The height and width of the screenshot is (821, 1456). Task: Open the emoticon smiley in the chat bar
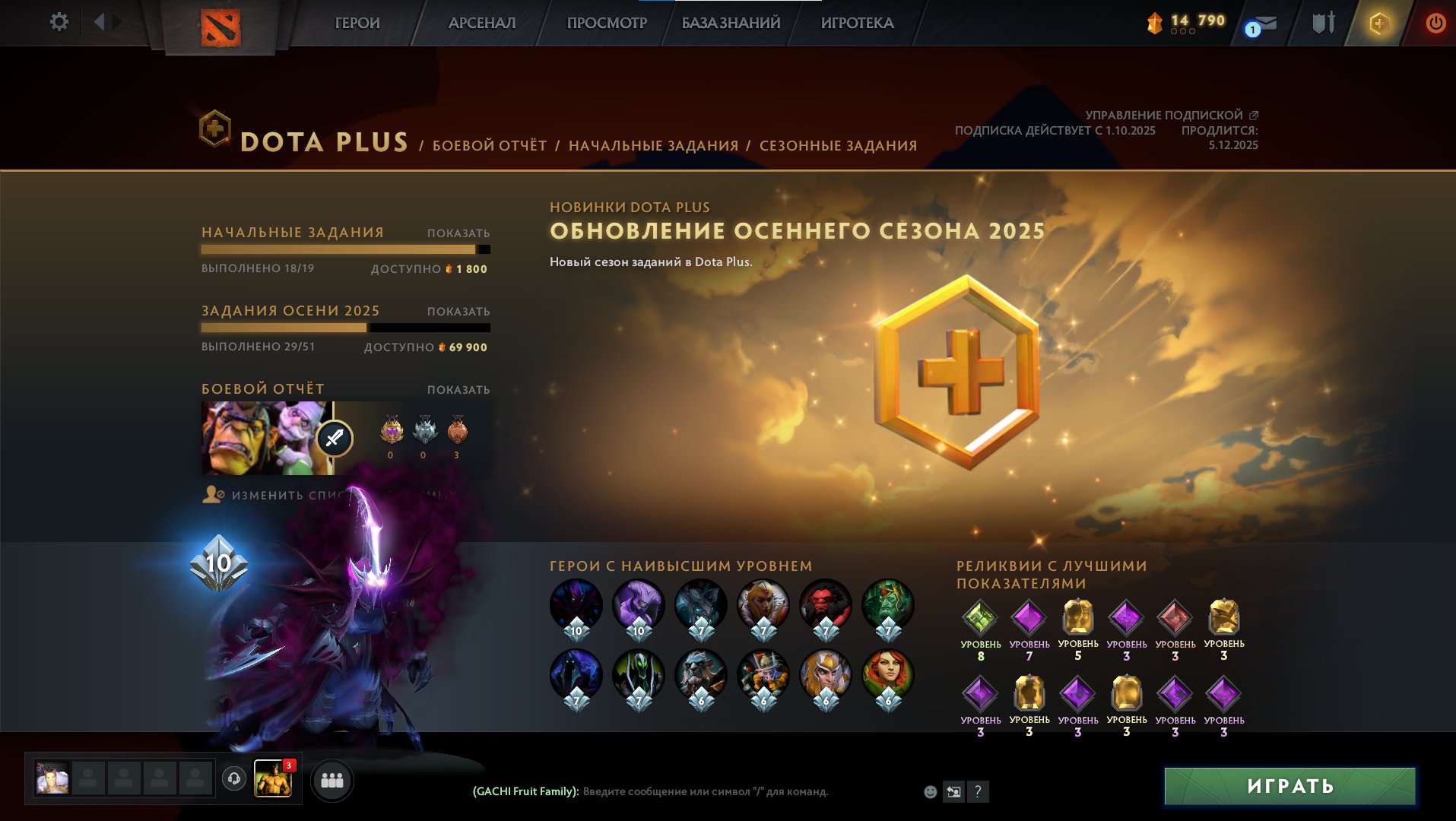929,791
